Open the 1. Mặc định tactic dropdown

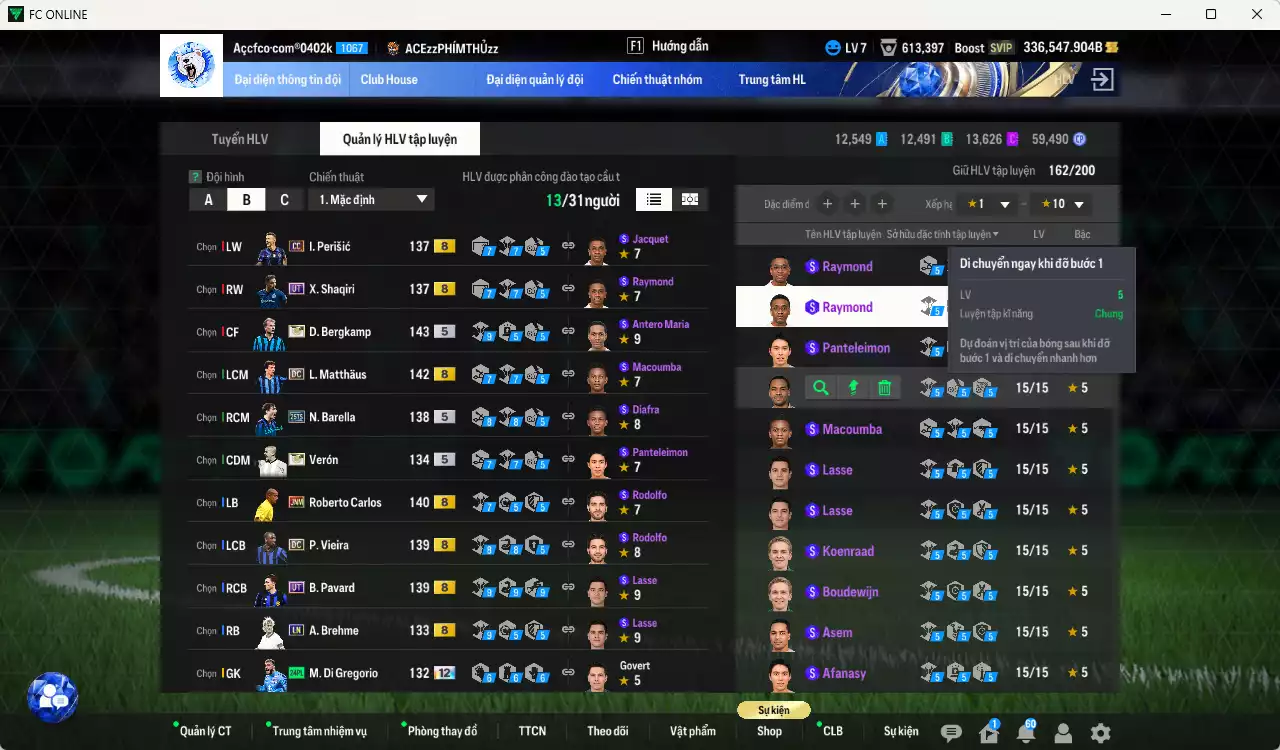(371, 199)
